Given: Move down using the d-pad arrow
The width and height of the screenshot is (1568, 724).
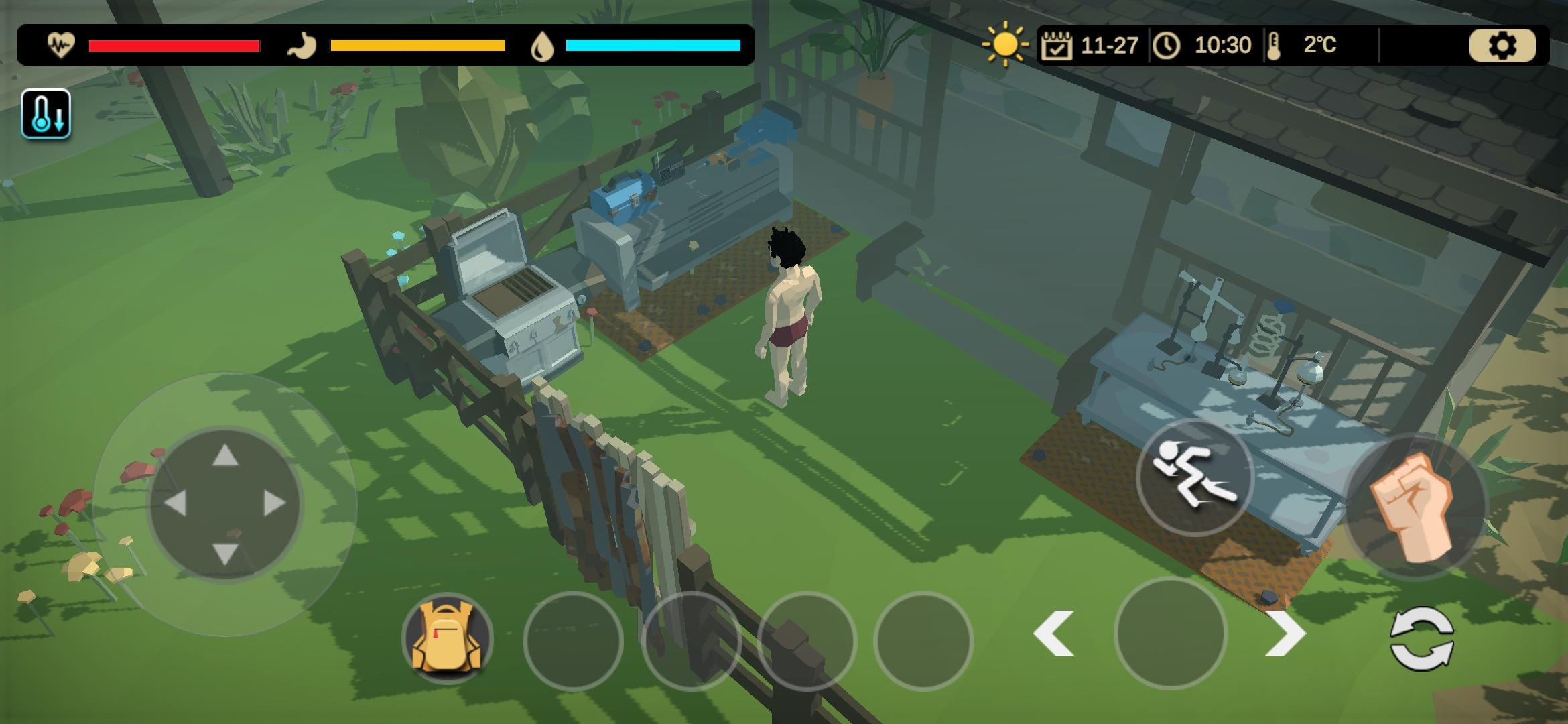Looking at the screenshot, I should [225, 554].
